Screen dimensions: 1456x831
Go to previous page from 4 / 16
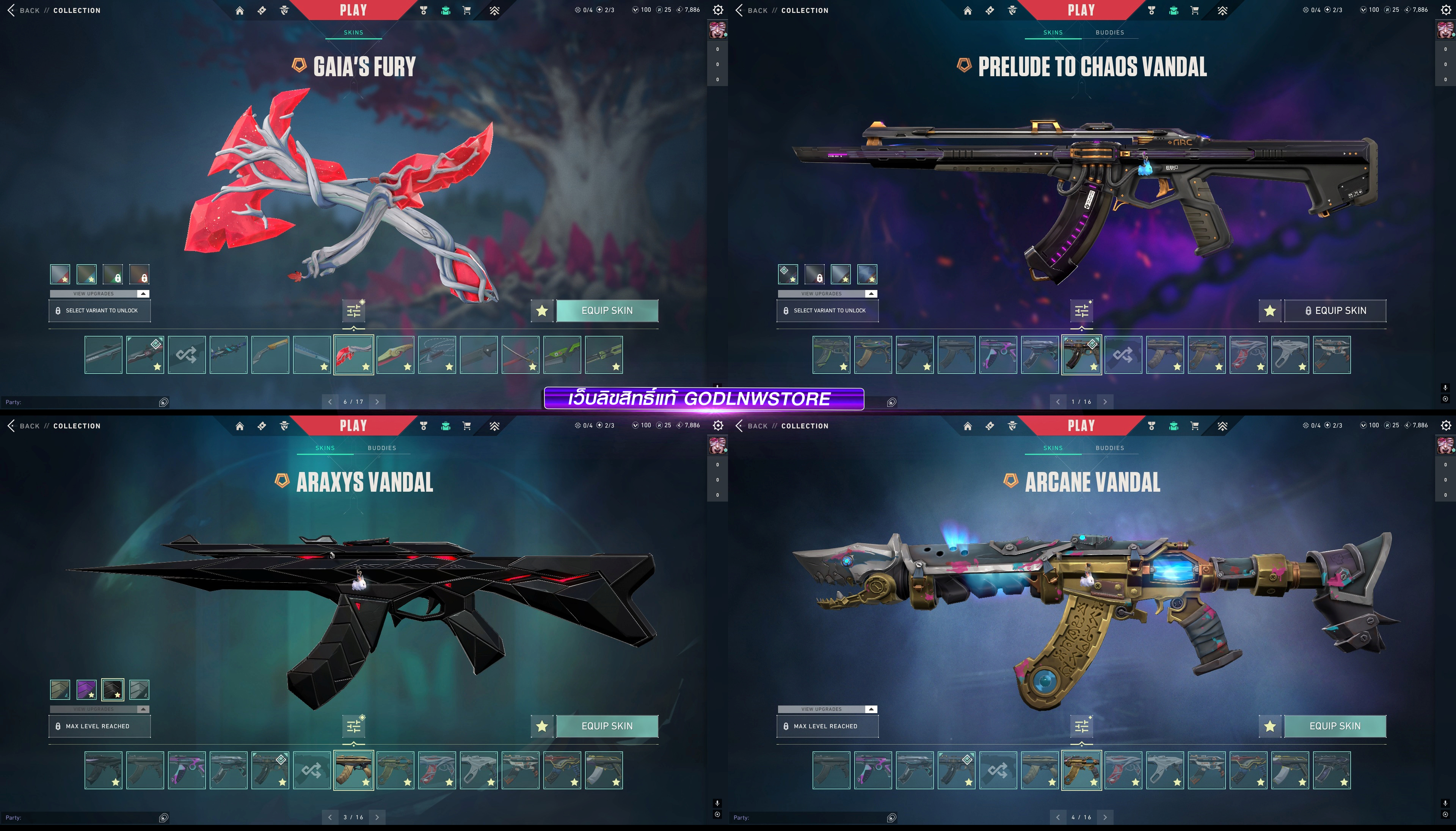1057,817
